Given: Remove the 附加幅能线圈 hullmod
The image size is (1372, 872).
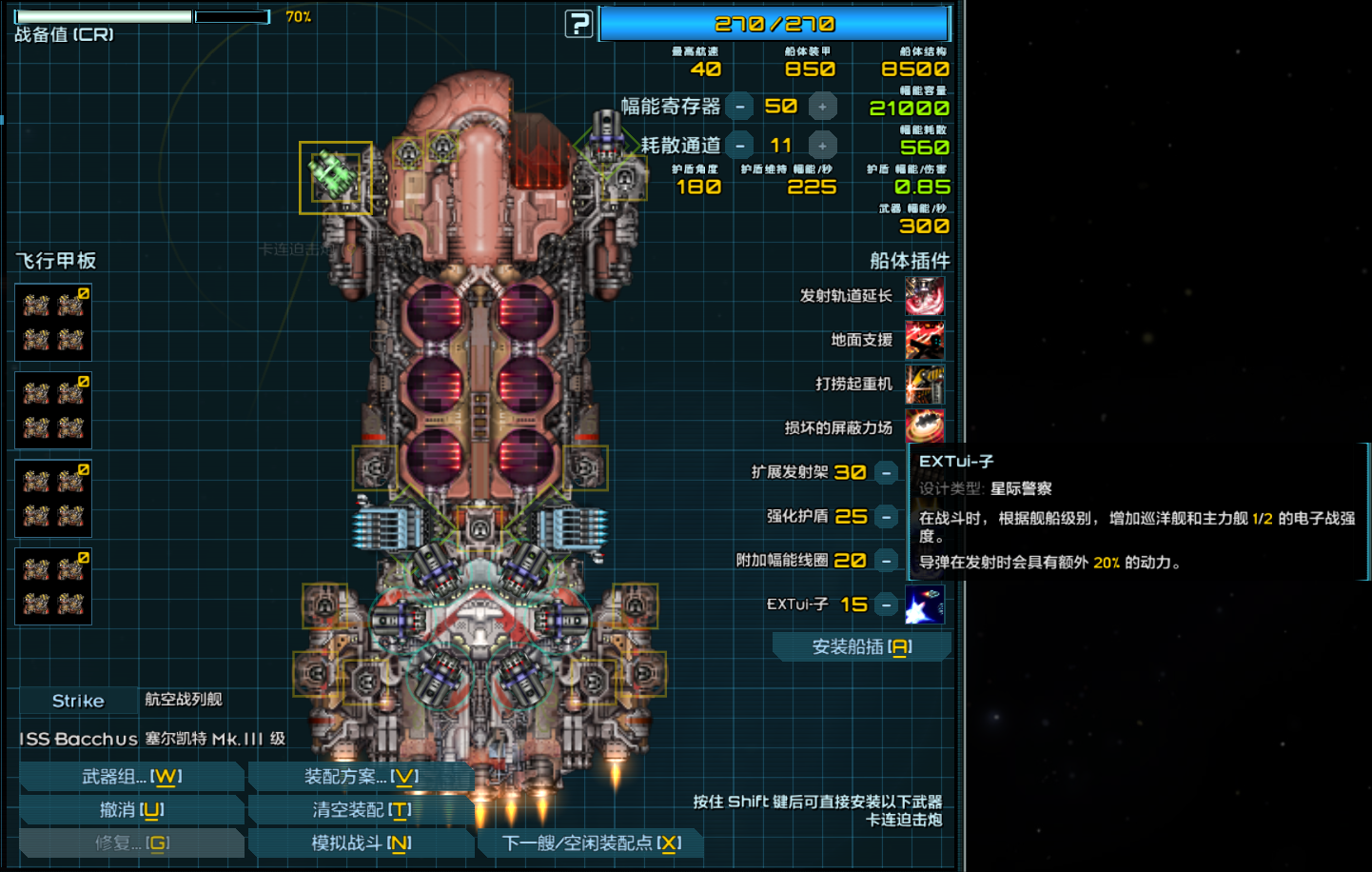Looking at the screenshot, I should coord(886,561).
